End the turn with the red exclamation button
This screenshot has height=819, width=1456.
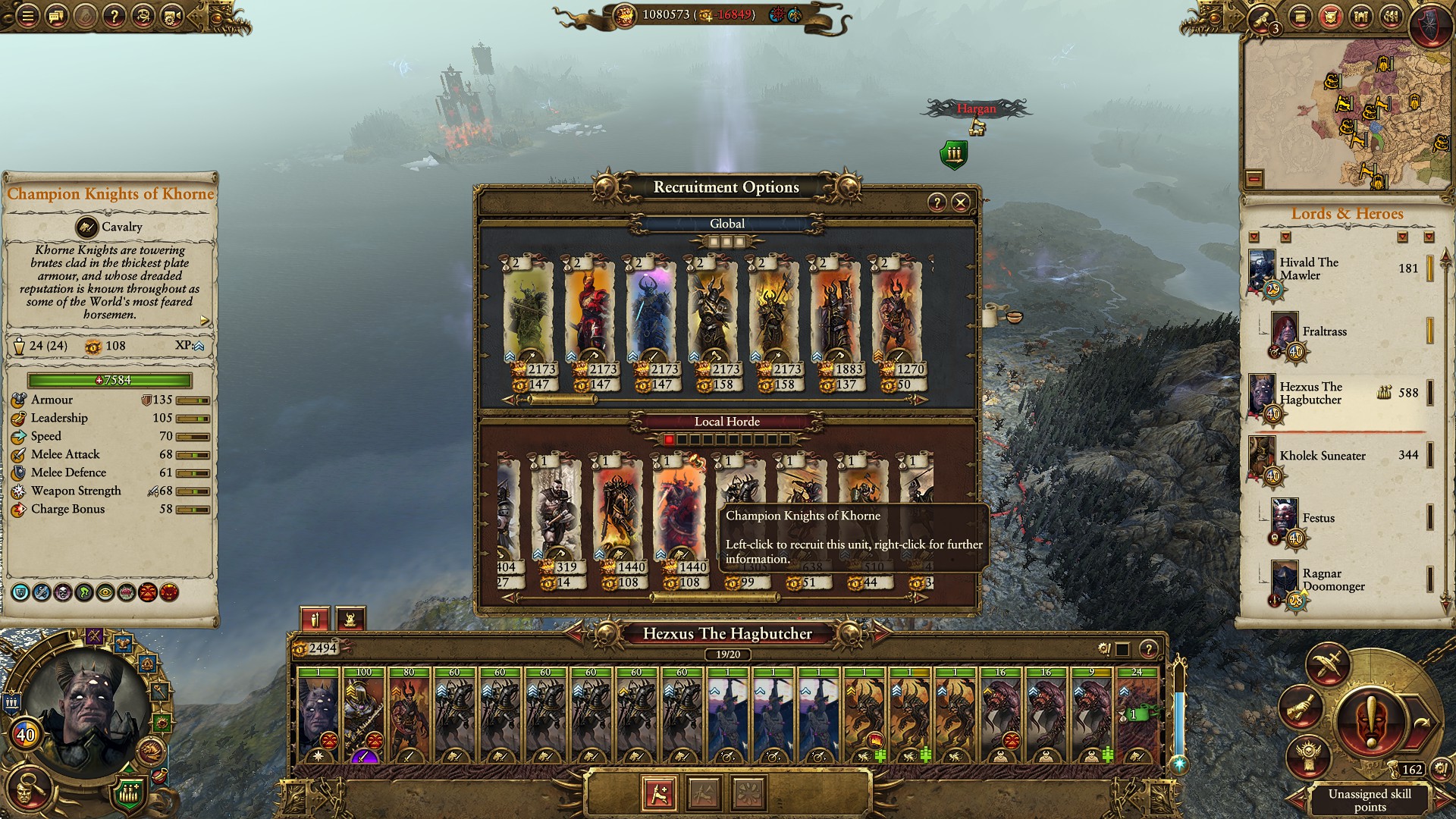(1371, 719)
